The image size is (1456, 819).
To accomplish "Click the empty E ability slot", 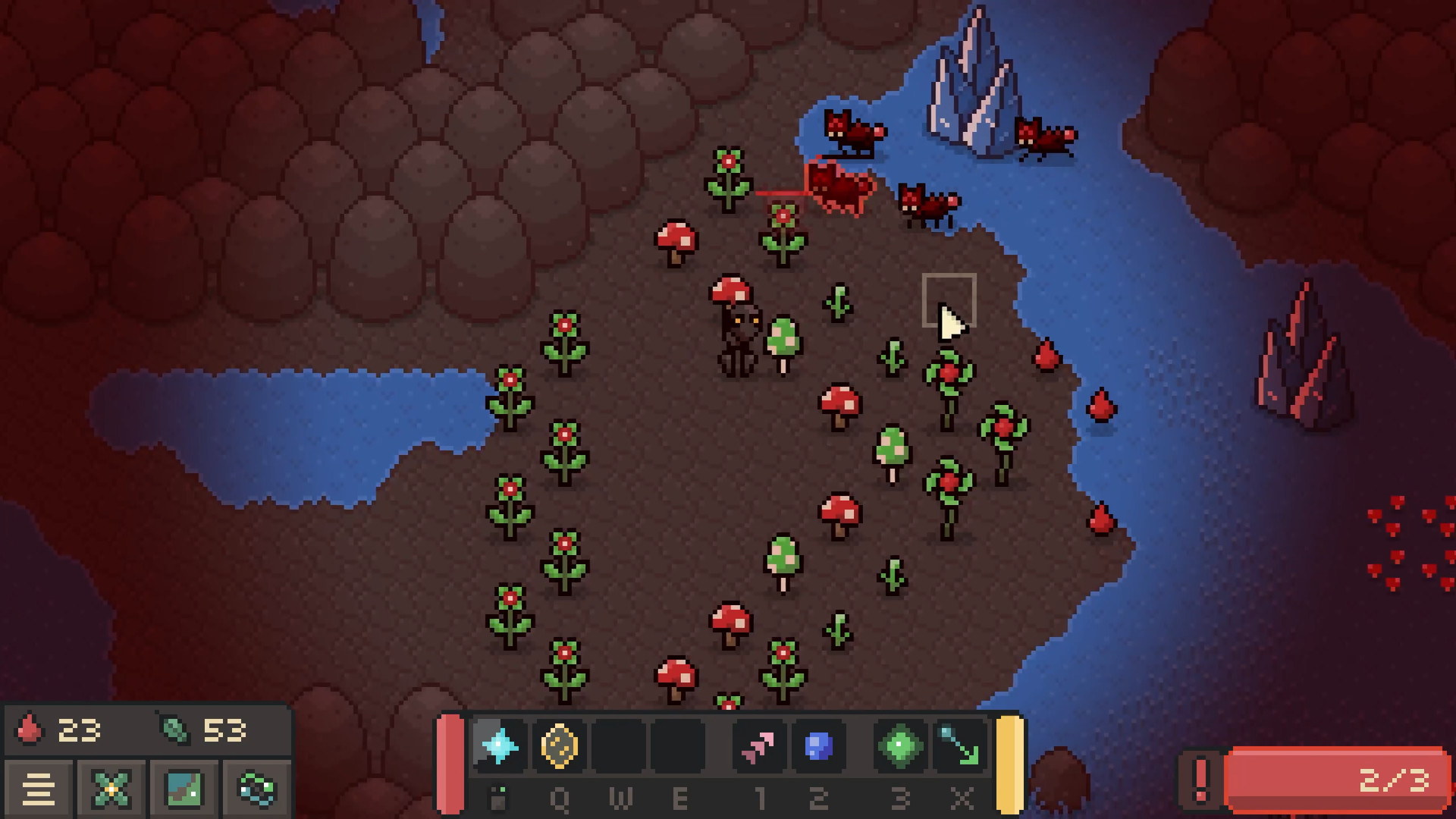I will pyautogui.click(x=680, y=747).
